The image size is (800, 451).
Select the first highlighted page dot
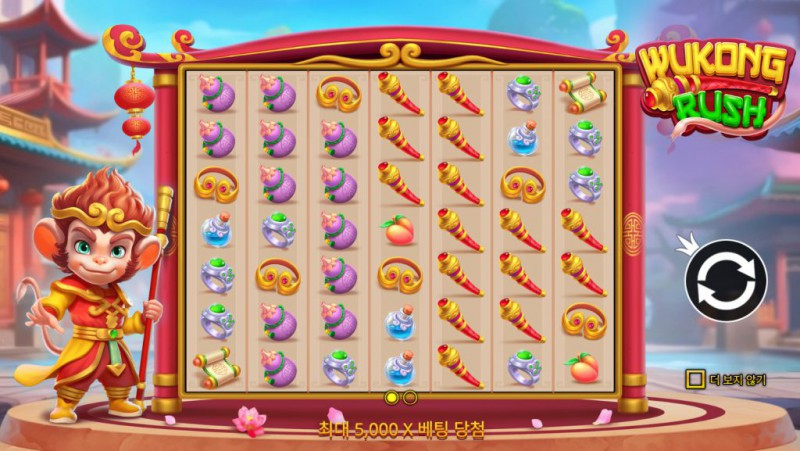pos(392,398)
